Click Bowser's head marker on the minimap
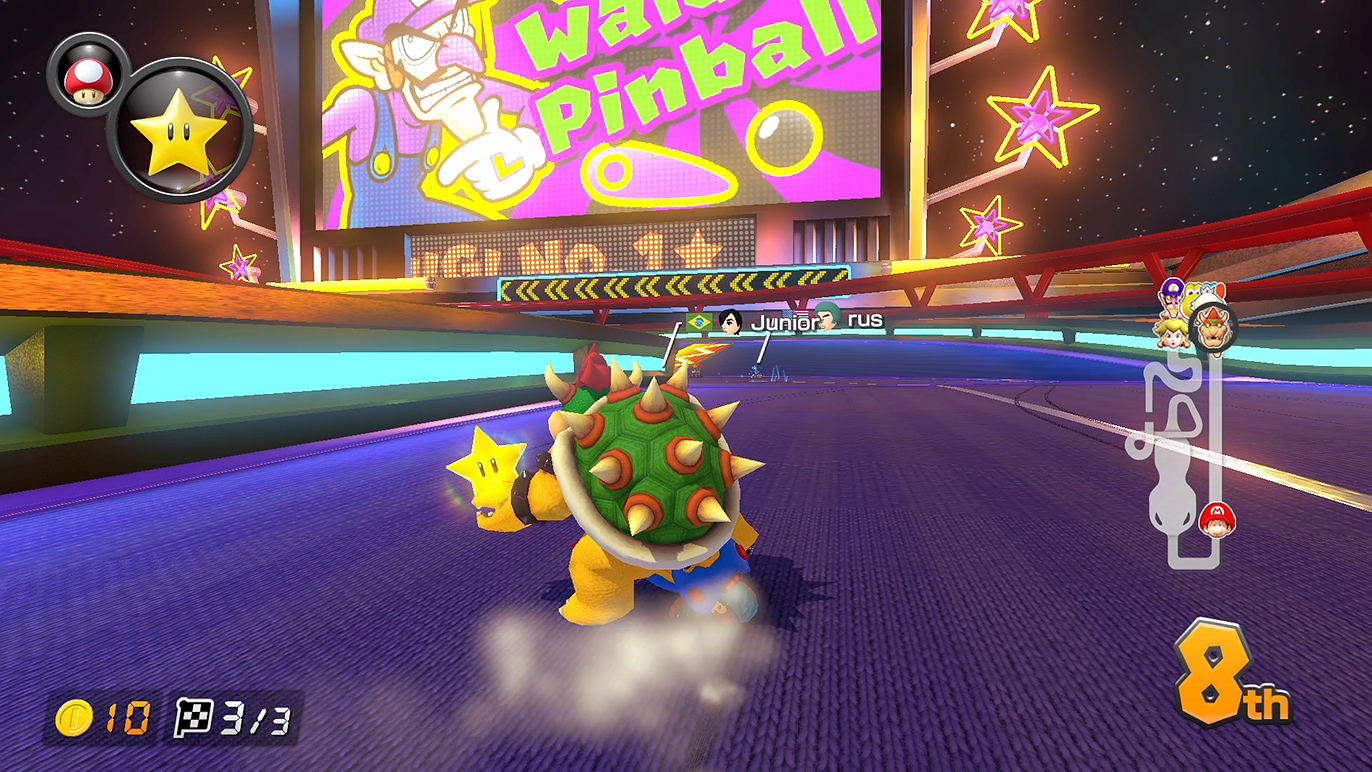The height and width of the screenshot is (772, 1372). [1214, 331]
